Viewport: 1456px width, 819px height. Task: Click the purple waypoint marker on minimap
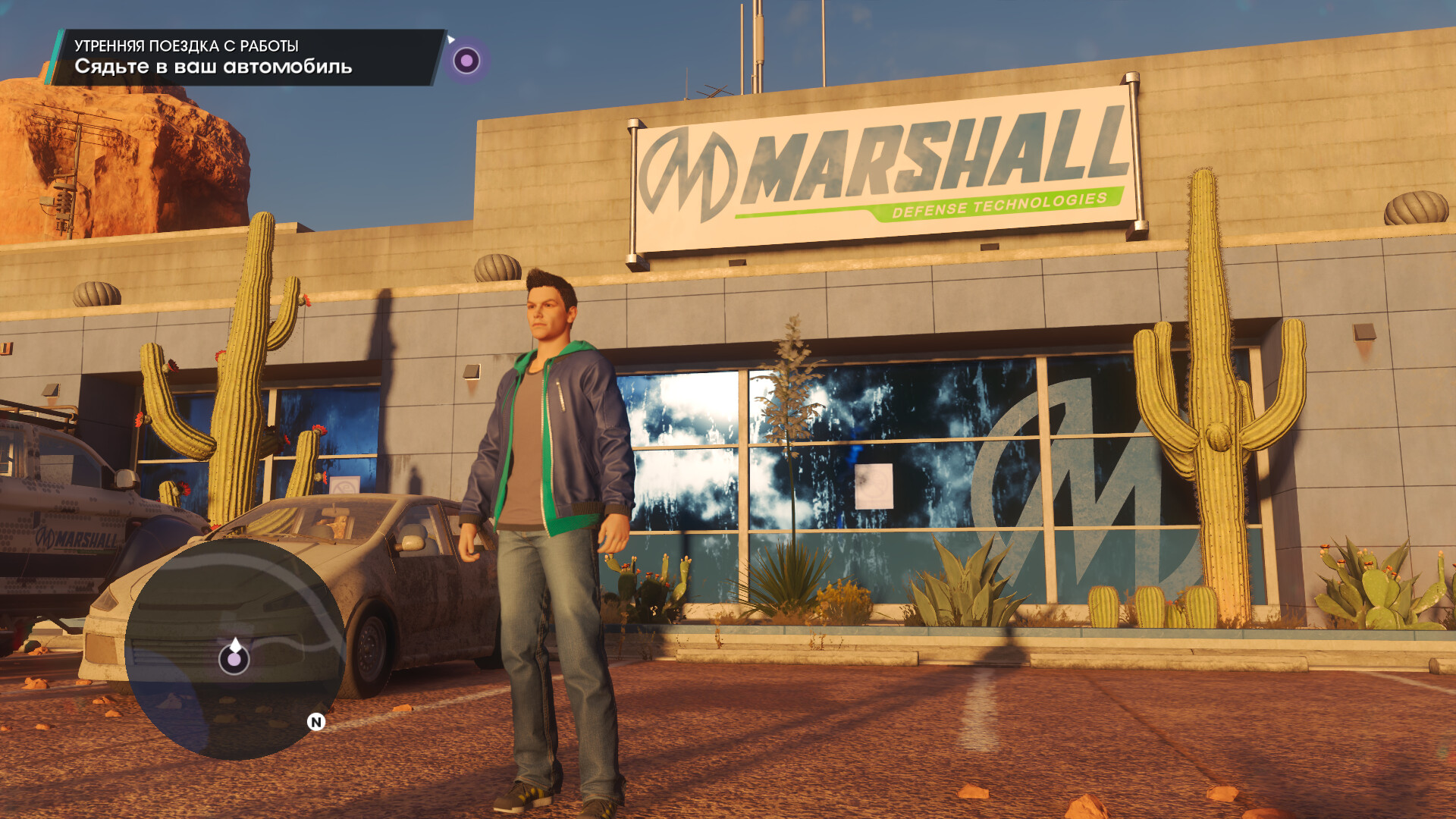click(x=234, y=660)
